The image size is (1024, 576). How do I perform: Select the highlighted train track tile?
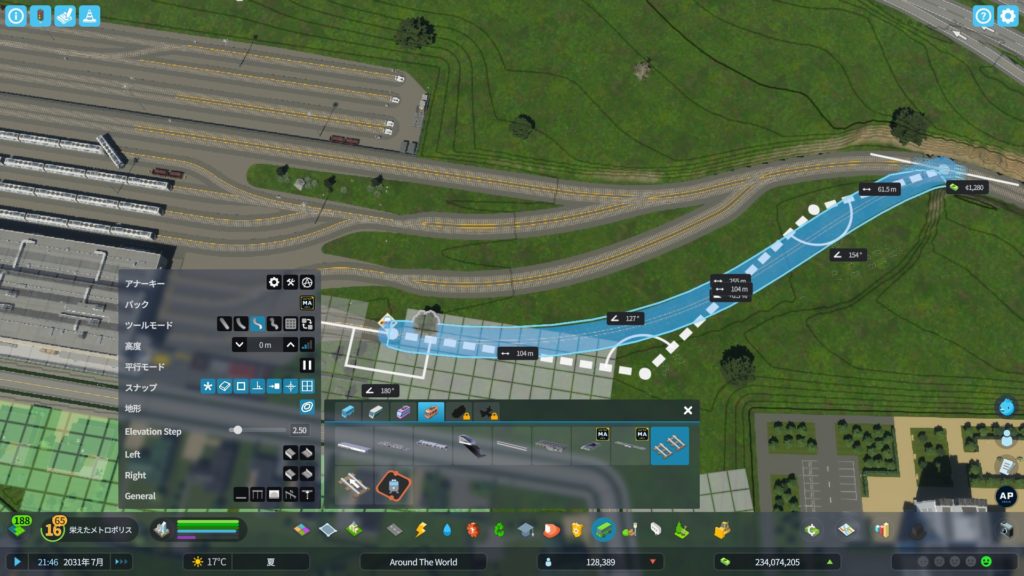click(669, 446)
